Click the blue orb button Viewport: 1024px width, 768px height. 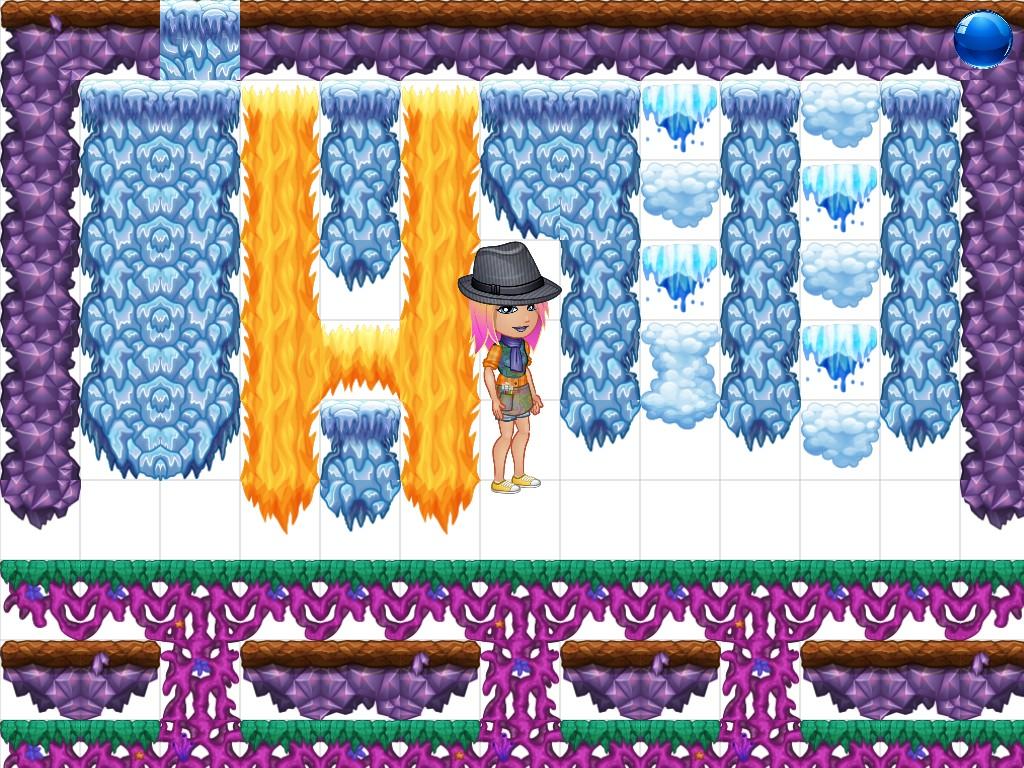tap(982, 40)
